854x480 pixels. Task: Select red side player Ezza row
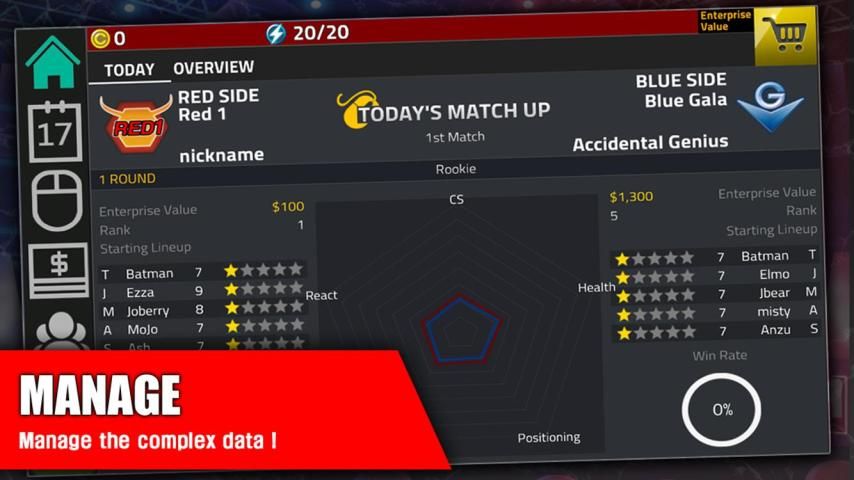200,291
